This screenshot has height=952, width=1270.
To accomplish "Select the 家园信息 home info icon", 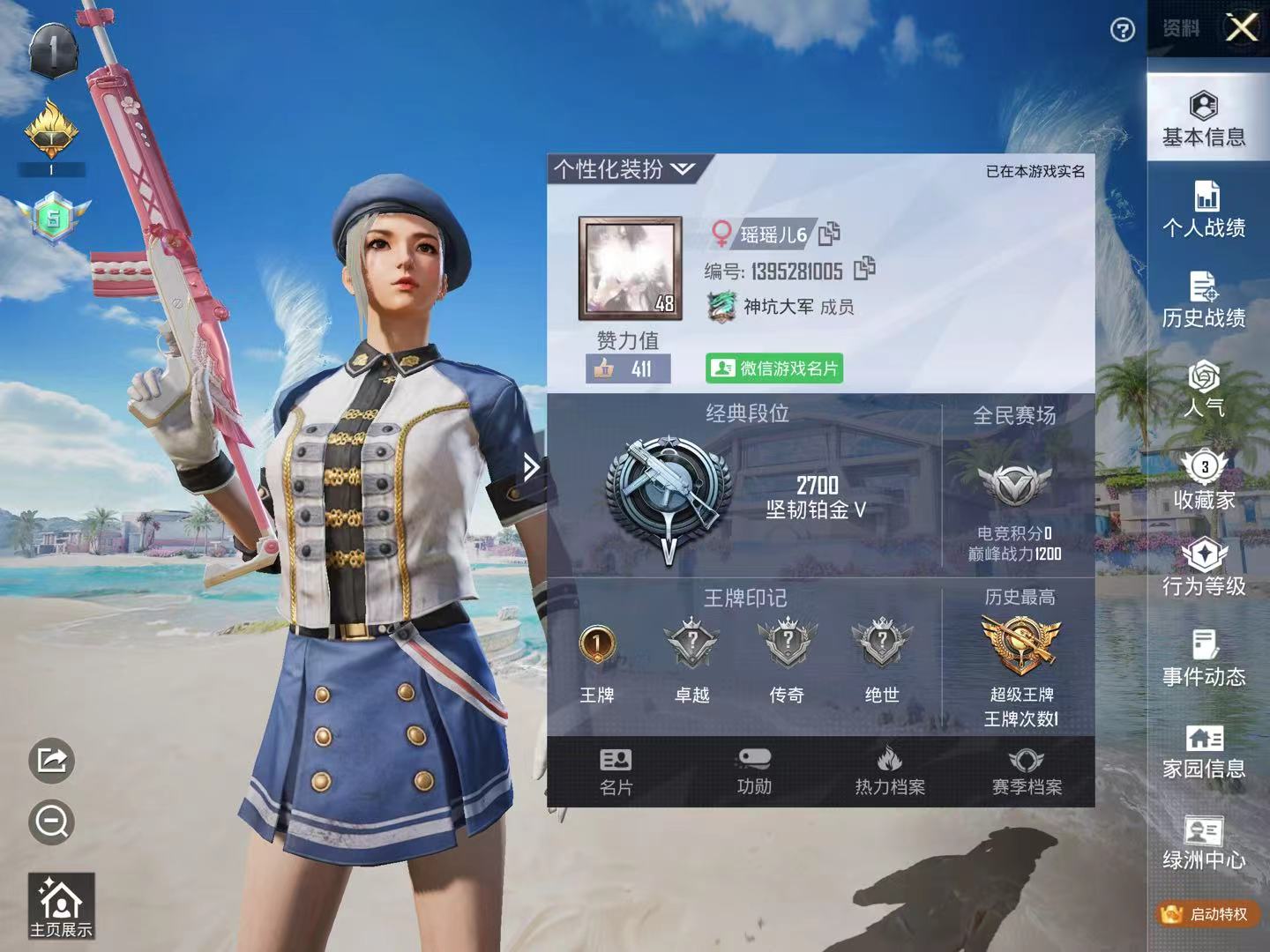I will click(1205, 754).
